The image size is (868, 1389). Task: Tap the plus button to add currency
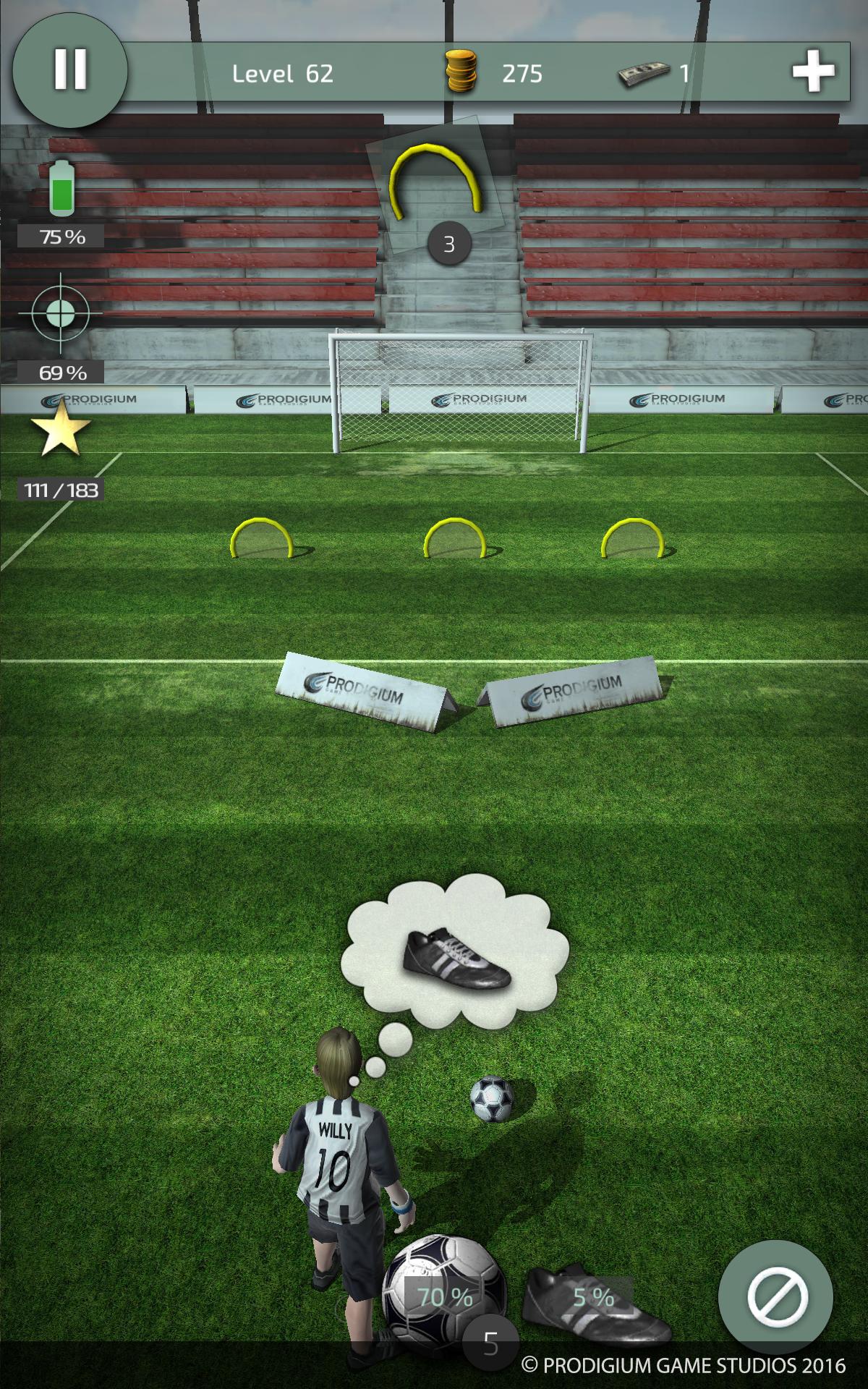click(814, 72)
